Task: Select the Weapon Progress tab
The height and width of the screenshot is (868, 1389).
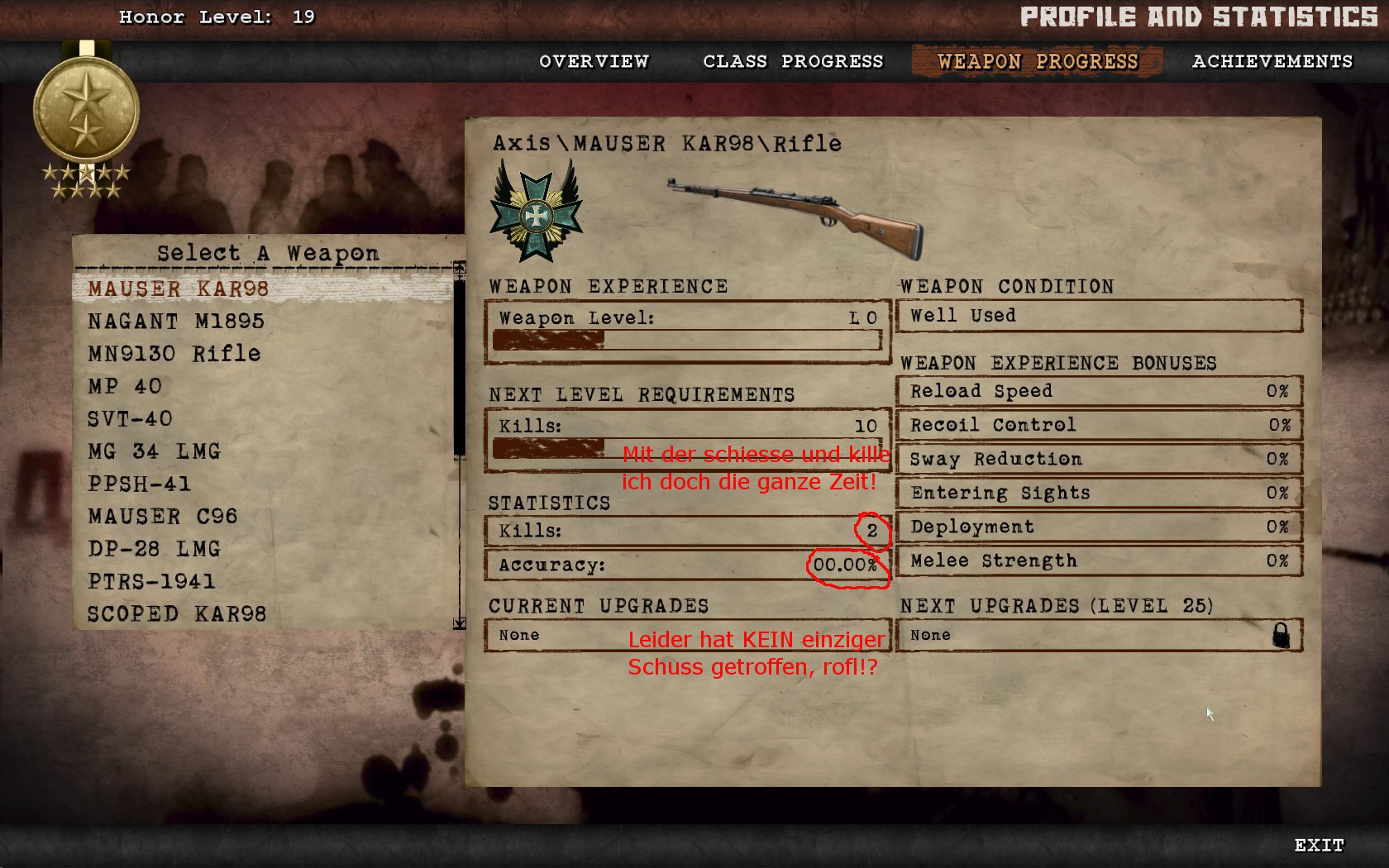Action: point(1038,61)
